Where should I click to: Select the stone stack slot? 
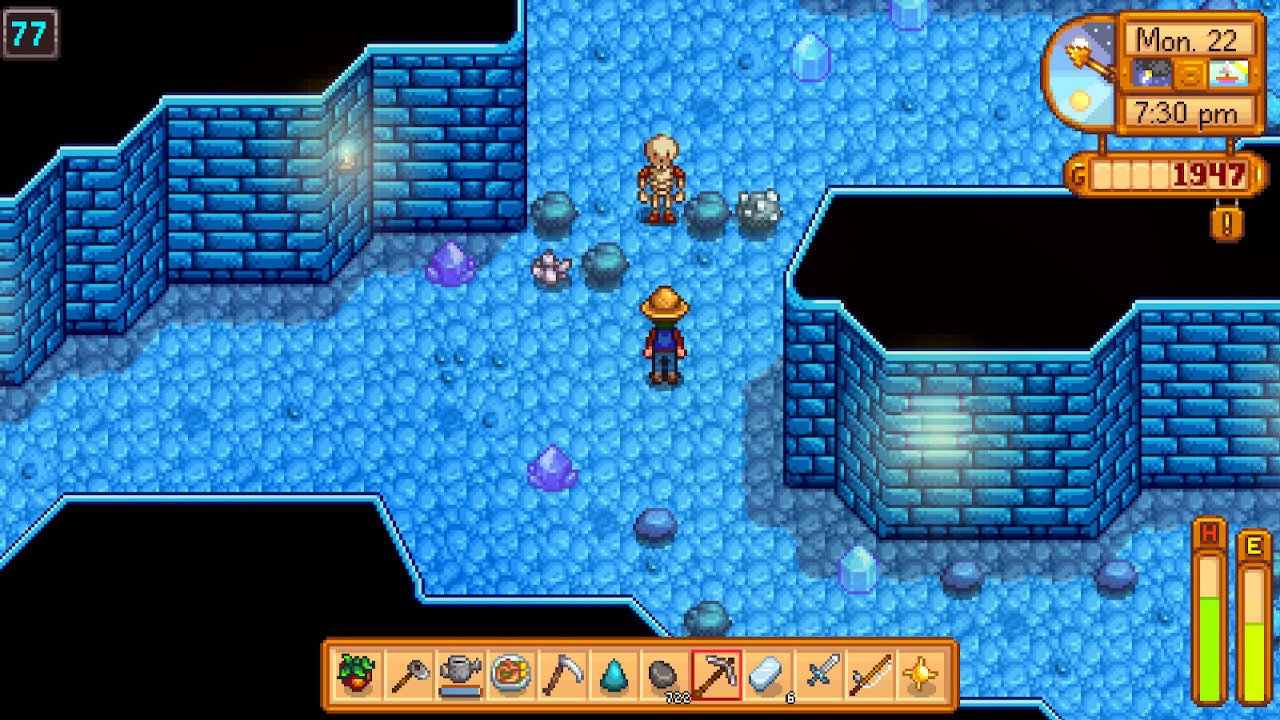664,675
